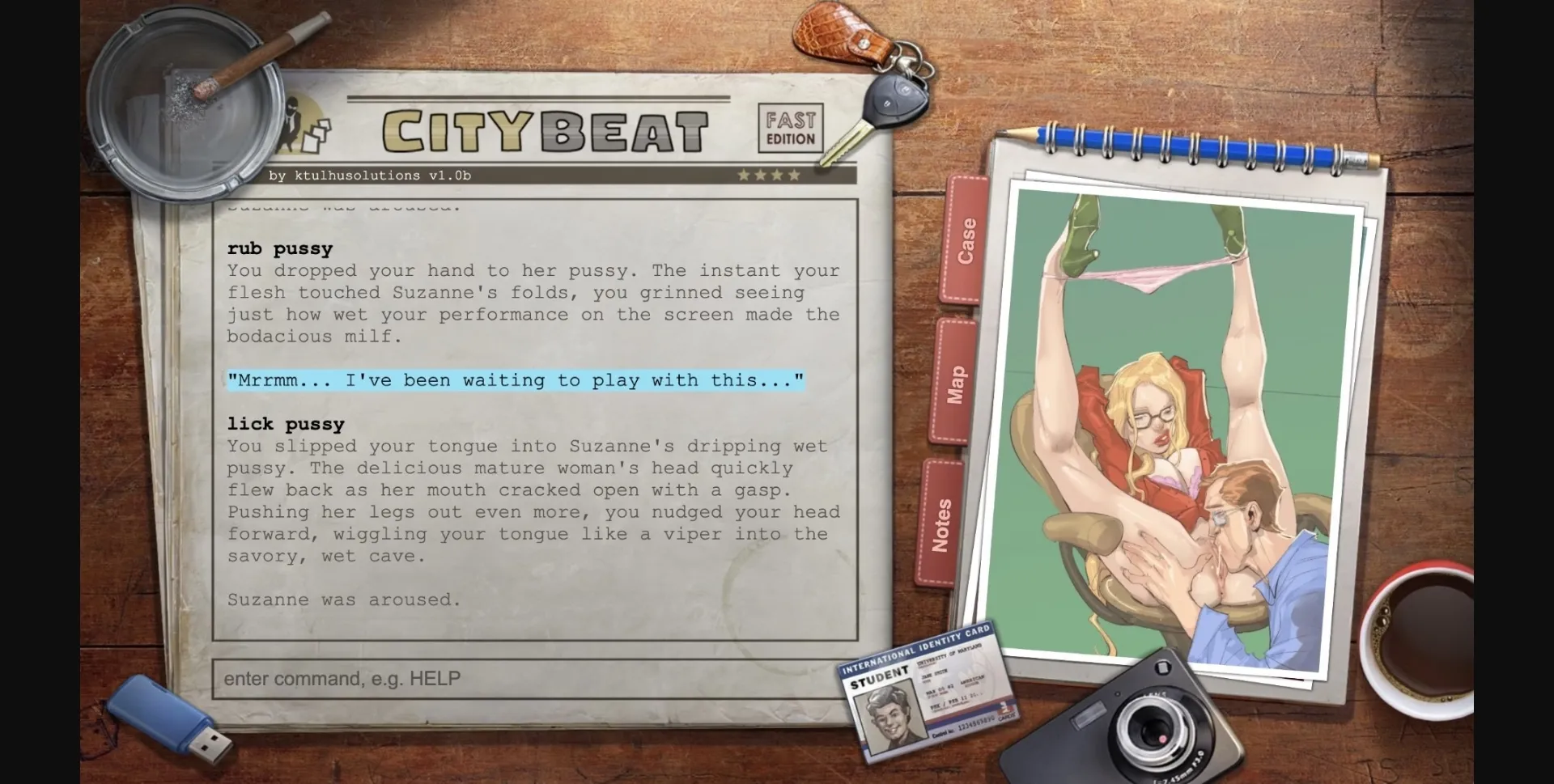1554x784 pixels.
Task: Expand the Map sidebar tab
Action: [955, 380]
